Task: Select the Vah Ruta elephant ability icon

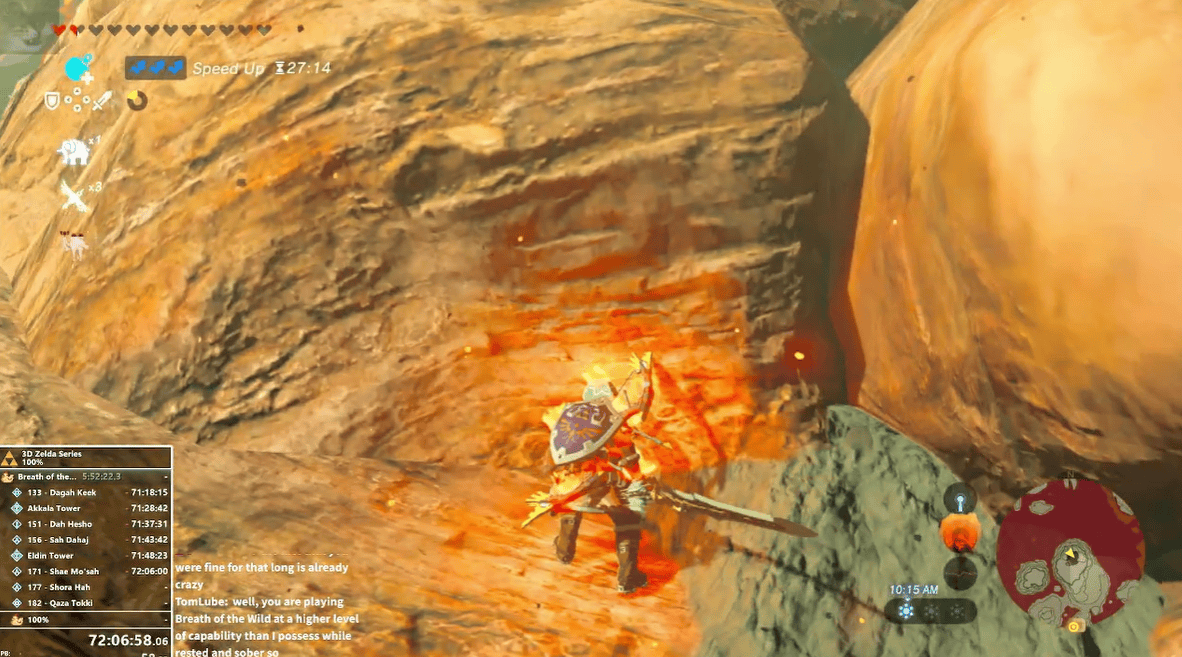Action: click(x=76, y=151)
